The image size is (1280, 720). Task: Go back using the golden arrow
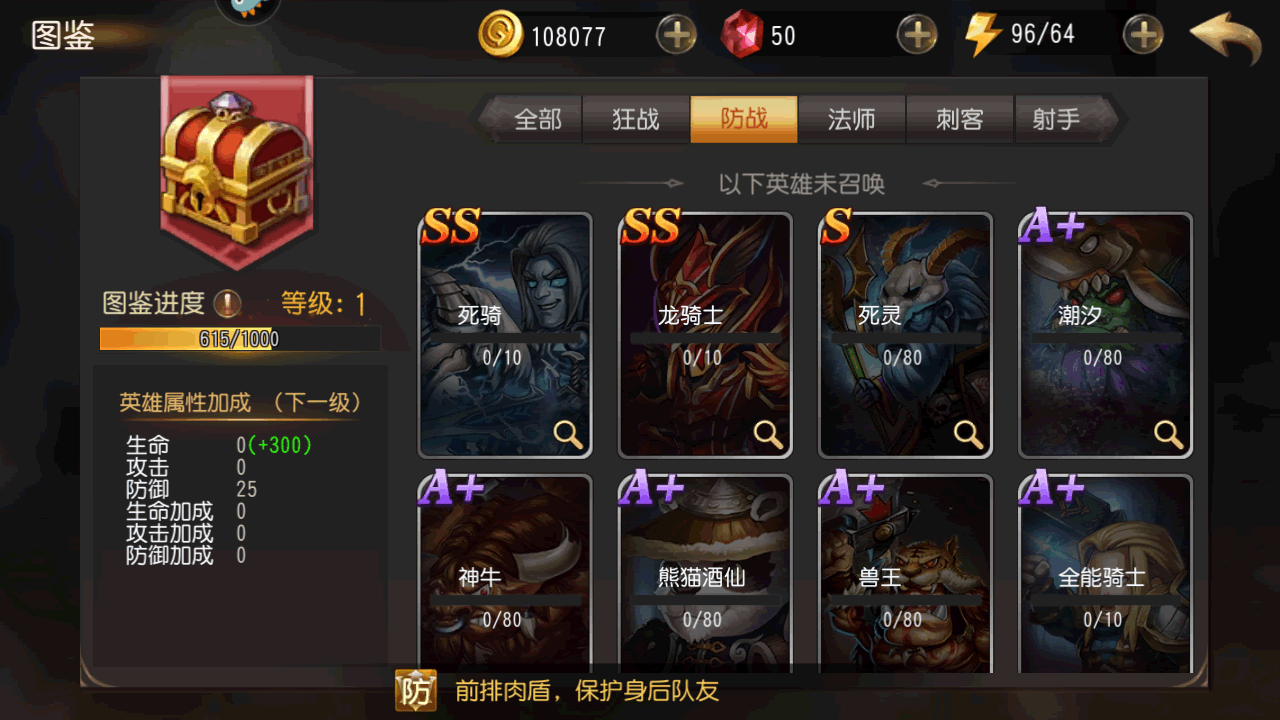tap(1225, 36)
